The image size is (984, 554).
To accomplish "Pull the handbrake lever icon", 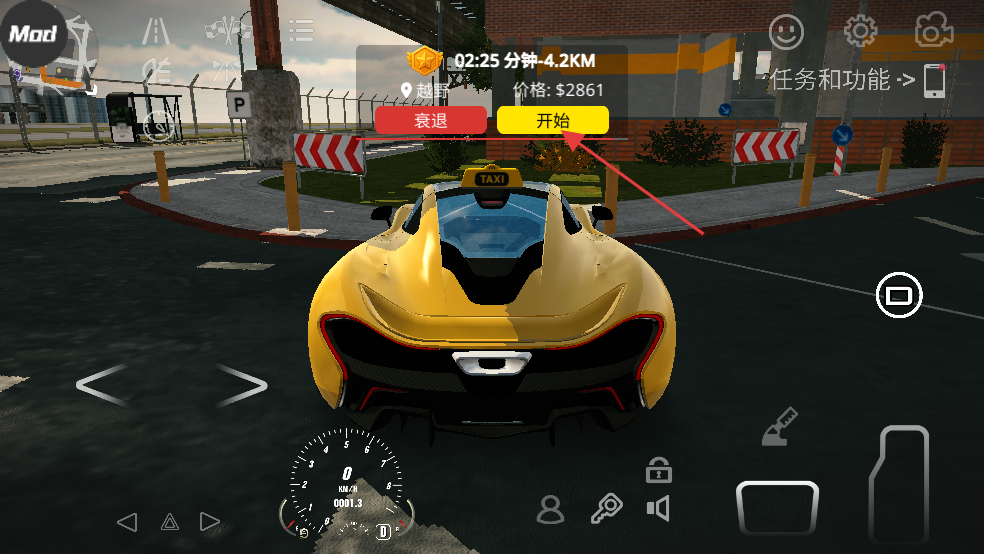I will pyautogui.click(x=779, y=425).
